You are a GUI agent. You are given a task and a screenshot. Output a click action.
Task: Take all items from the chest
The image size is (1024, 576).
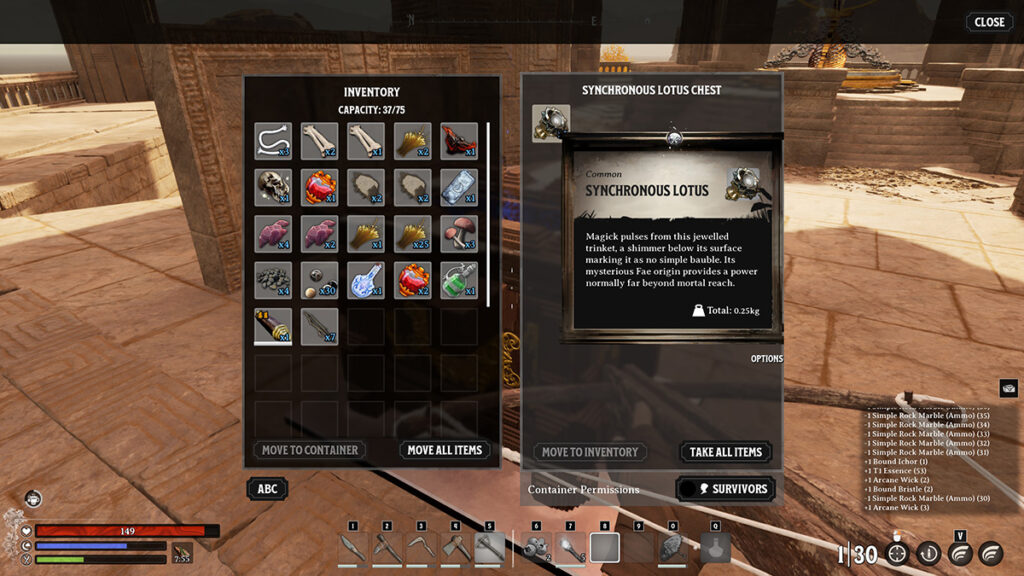tap(726, 452)
